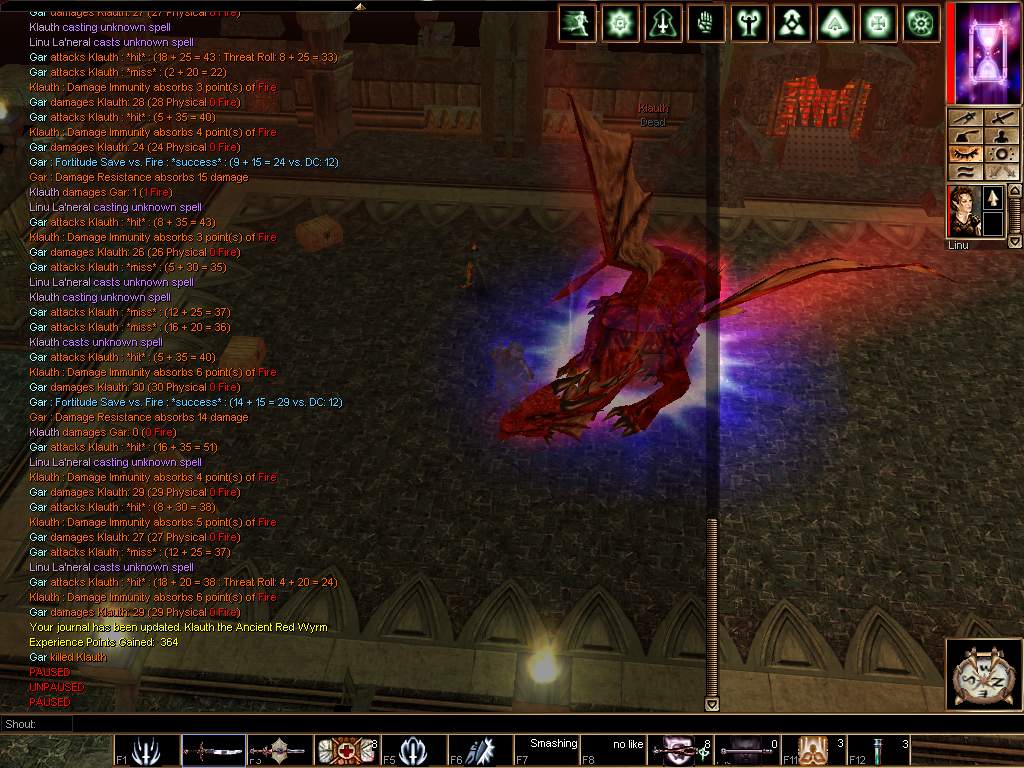
Task: Click the closed eye rest button
Action: 965,154
